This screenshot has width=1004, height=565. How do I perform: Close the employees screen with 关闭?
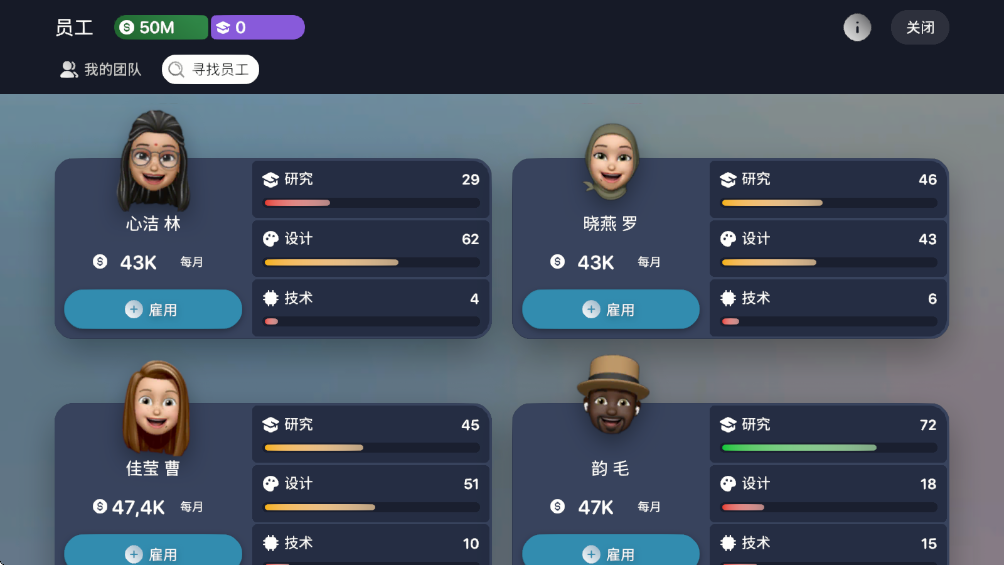(x=919, y=28)
